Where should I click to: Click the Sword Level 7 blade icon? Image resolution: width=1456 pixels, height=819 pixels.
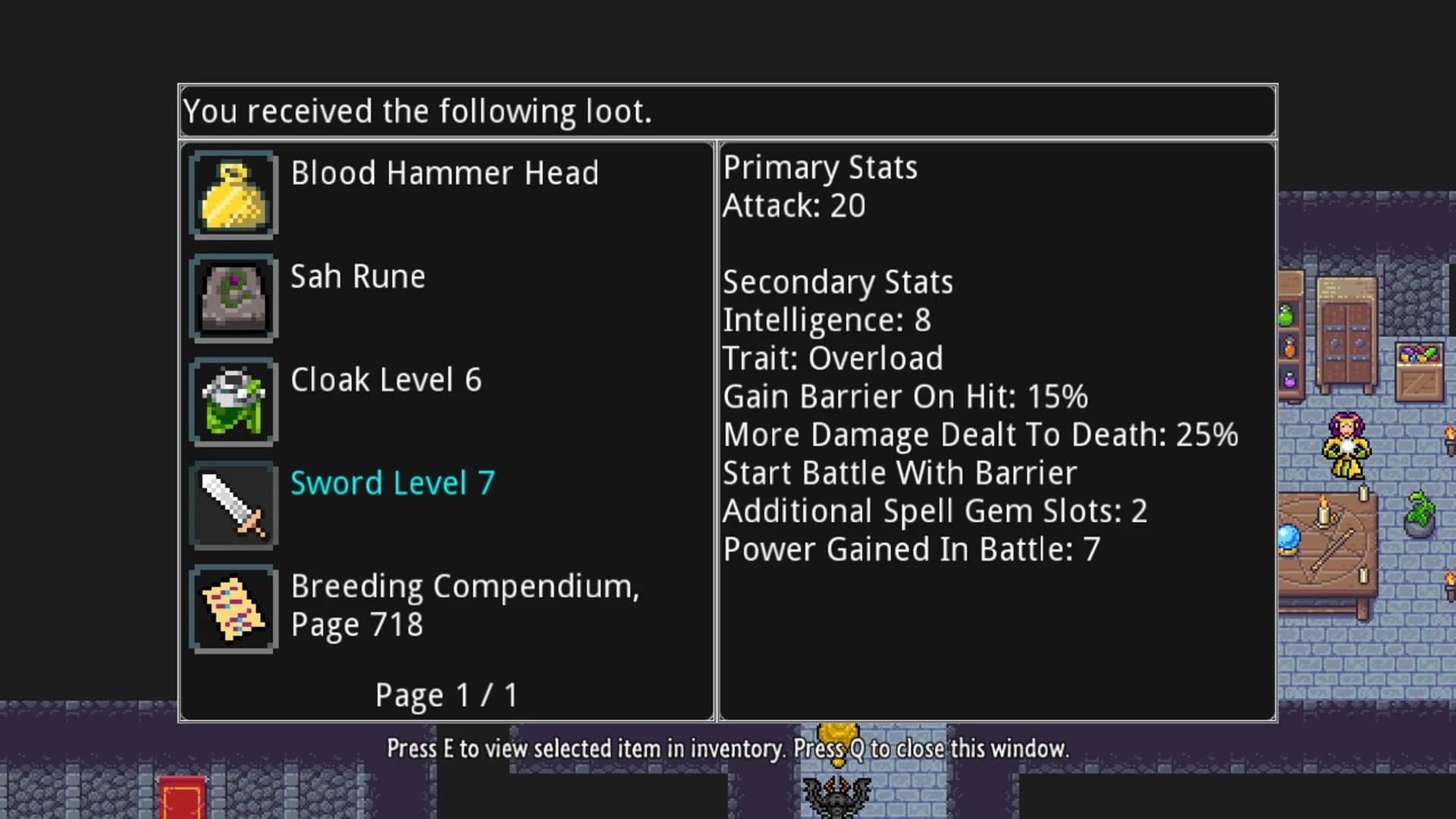pos(233,504)
